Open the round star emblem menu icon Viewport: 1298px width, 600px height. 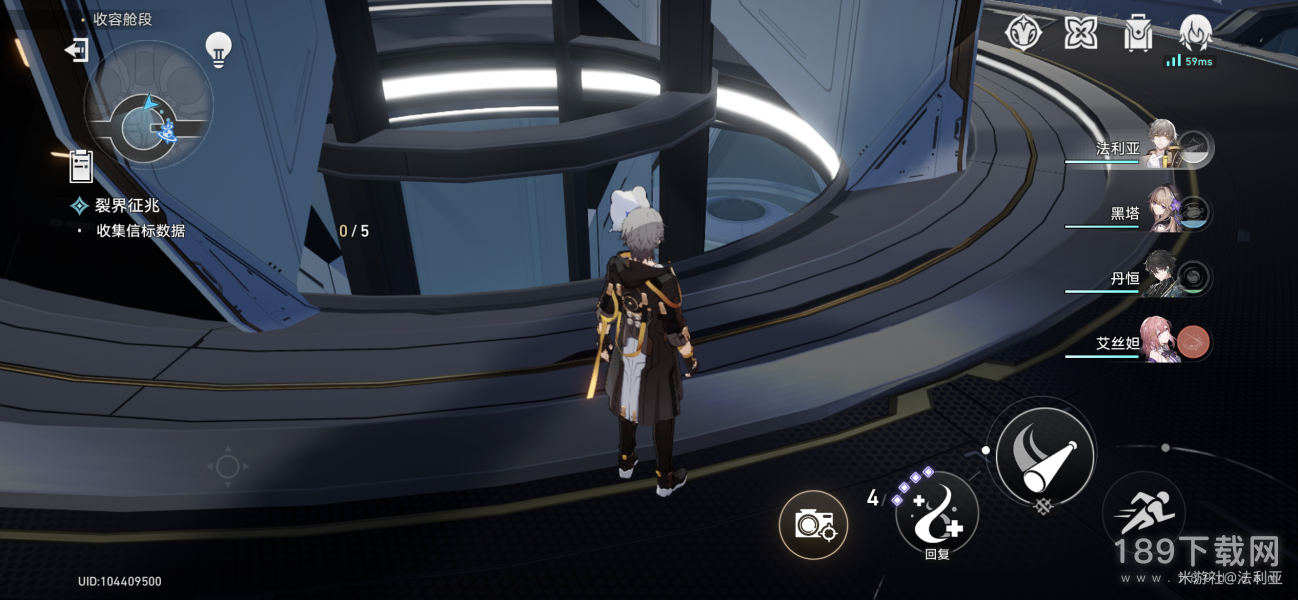pos(1024,34)
